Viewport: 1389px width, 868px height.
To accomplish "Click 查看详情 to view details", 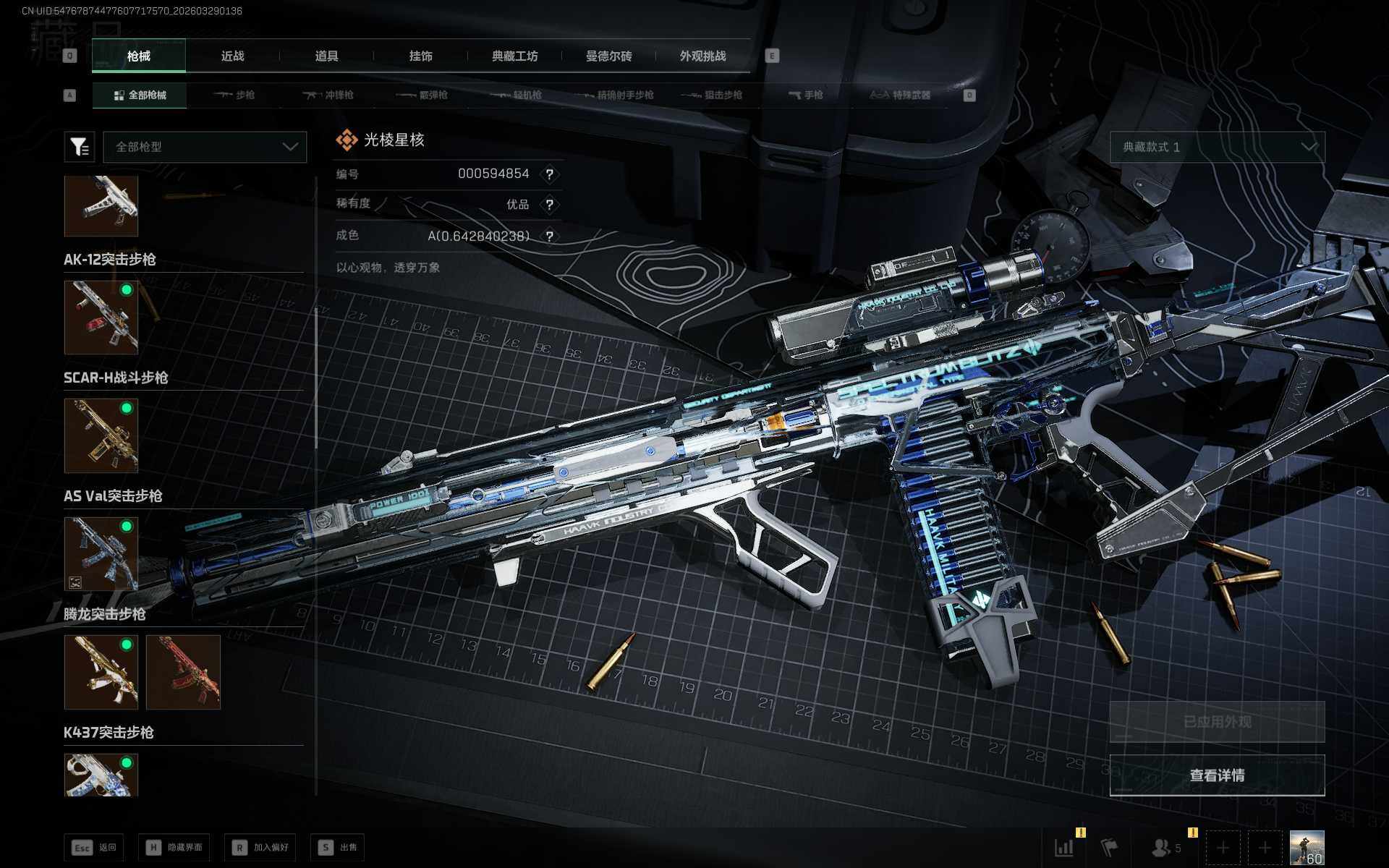I will point(1217,775).
